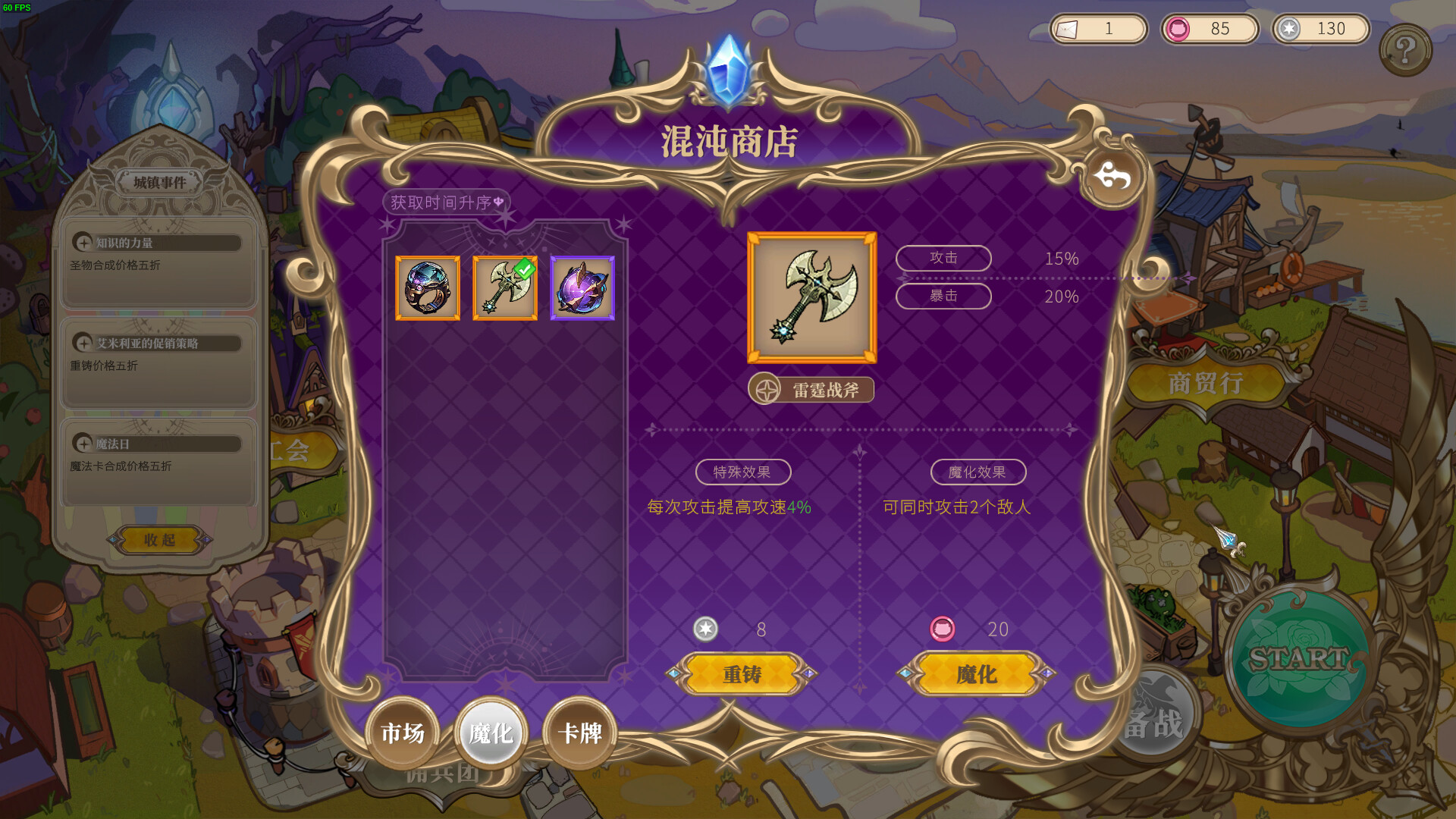Select the ring item in the equipment list
The height and width of the screenshot is (819, 1456).
click(427, 287)
